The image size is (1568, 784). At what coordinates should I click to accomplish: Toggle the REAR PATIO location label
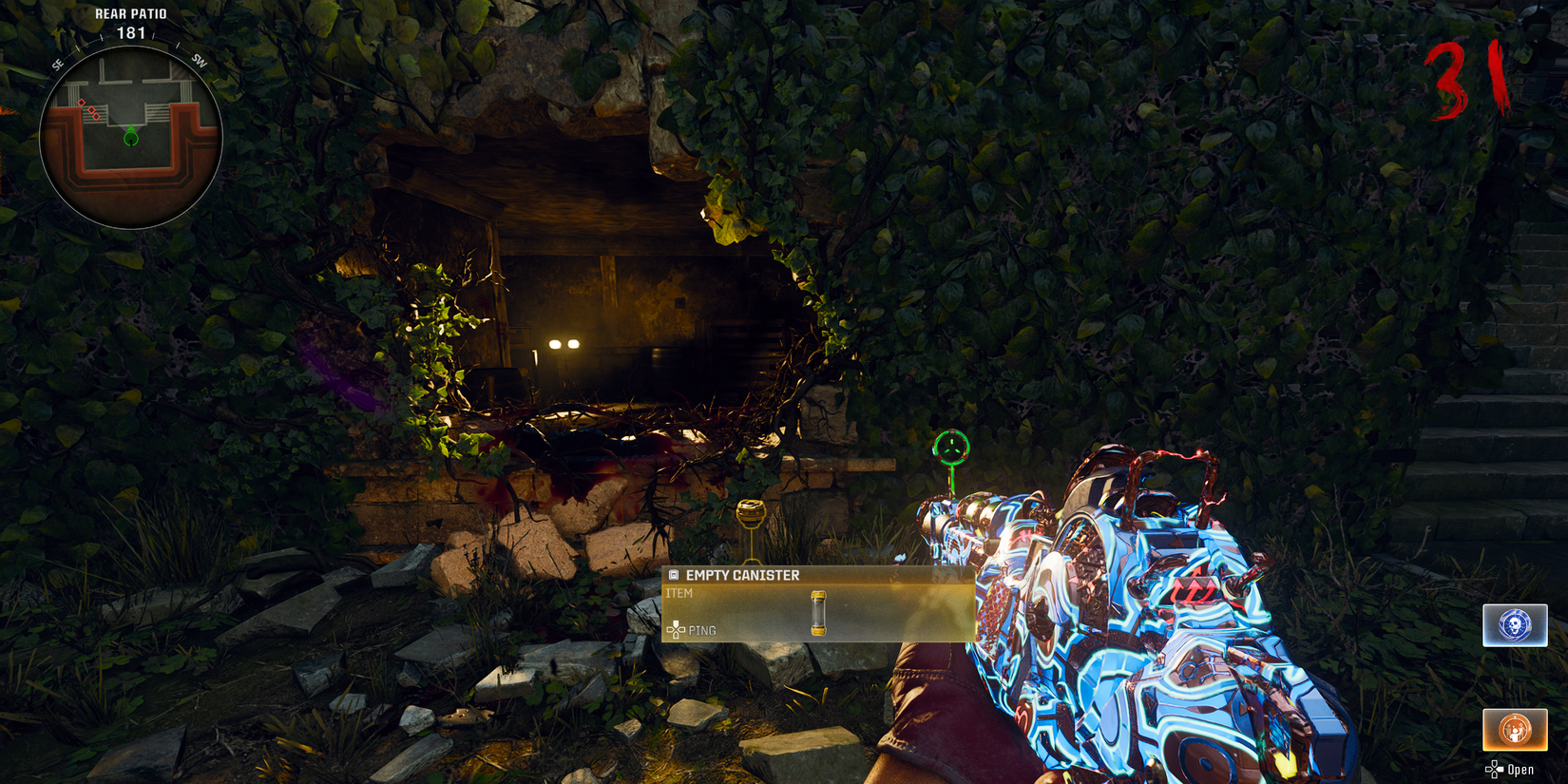point(129,13)
